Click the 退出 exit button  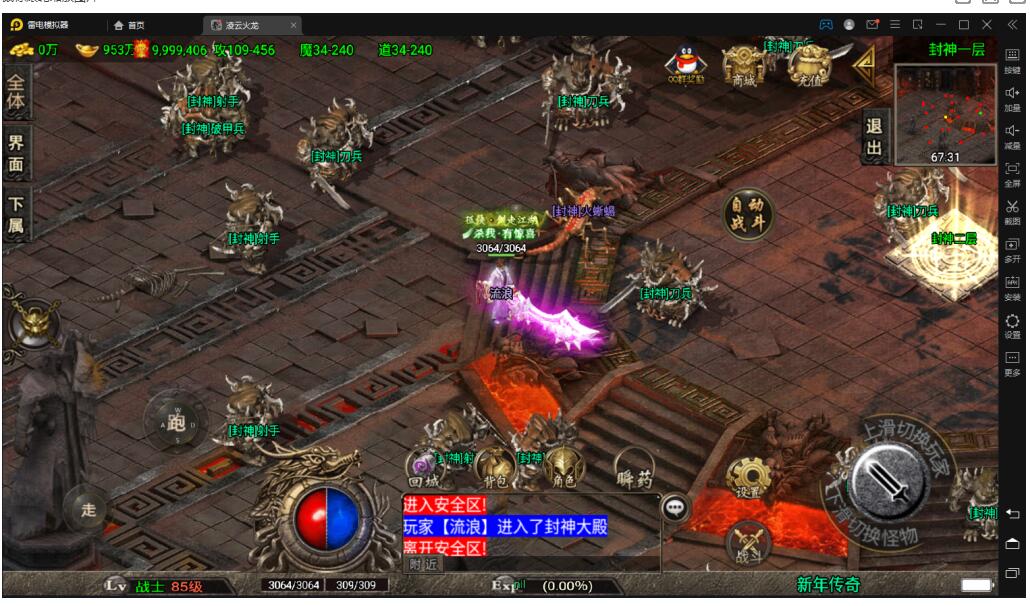(874, 139)
